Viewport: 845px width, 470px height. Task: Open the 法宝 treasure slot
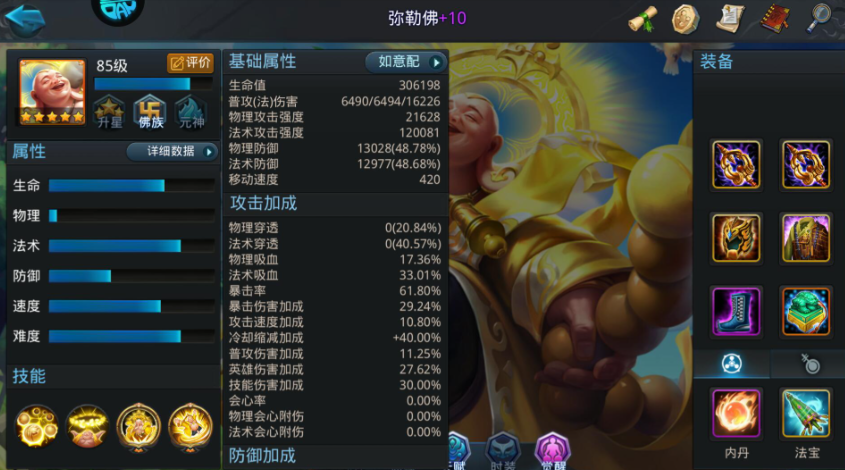[x=805, y=413]
